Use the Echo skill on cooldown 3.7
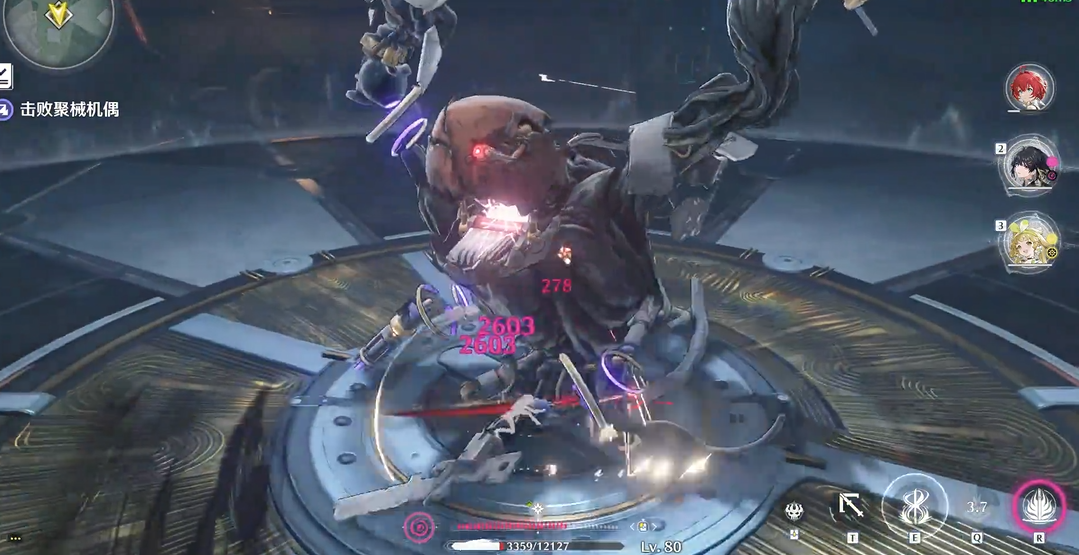 pos(976,508)
